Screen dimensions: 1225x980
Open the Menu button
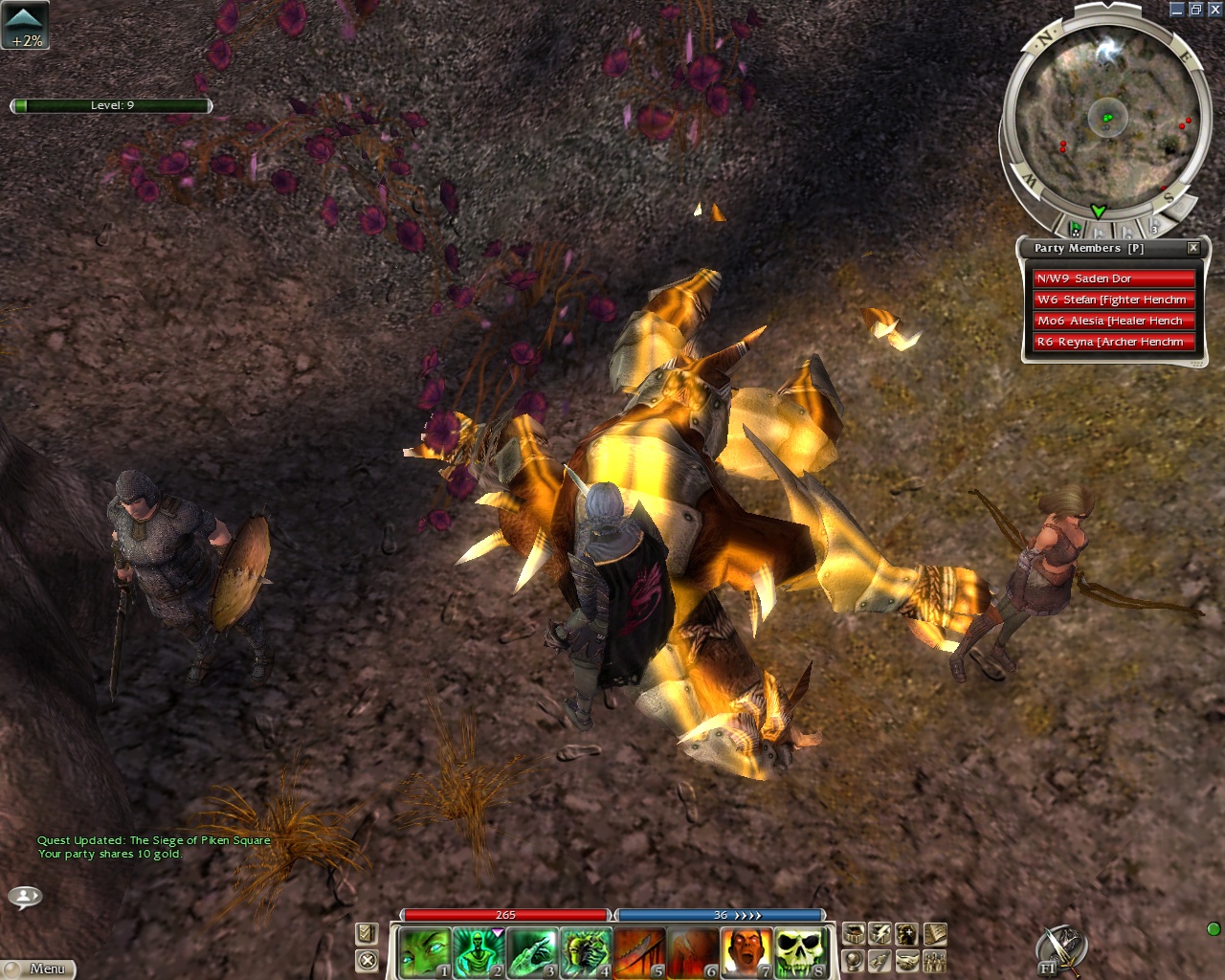pos(38,969)
